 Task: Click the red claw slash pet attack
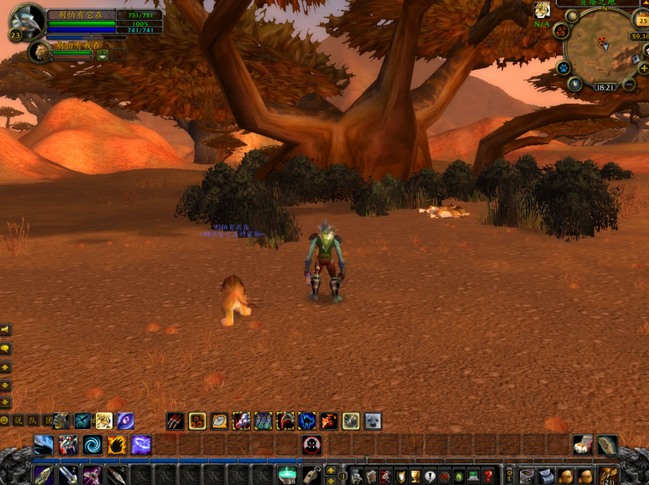click(x=175, y=422)
